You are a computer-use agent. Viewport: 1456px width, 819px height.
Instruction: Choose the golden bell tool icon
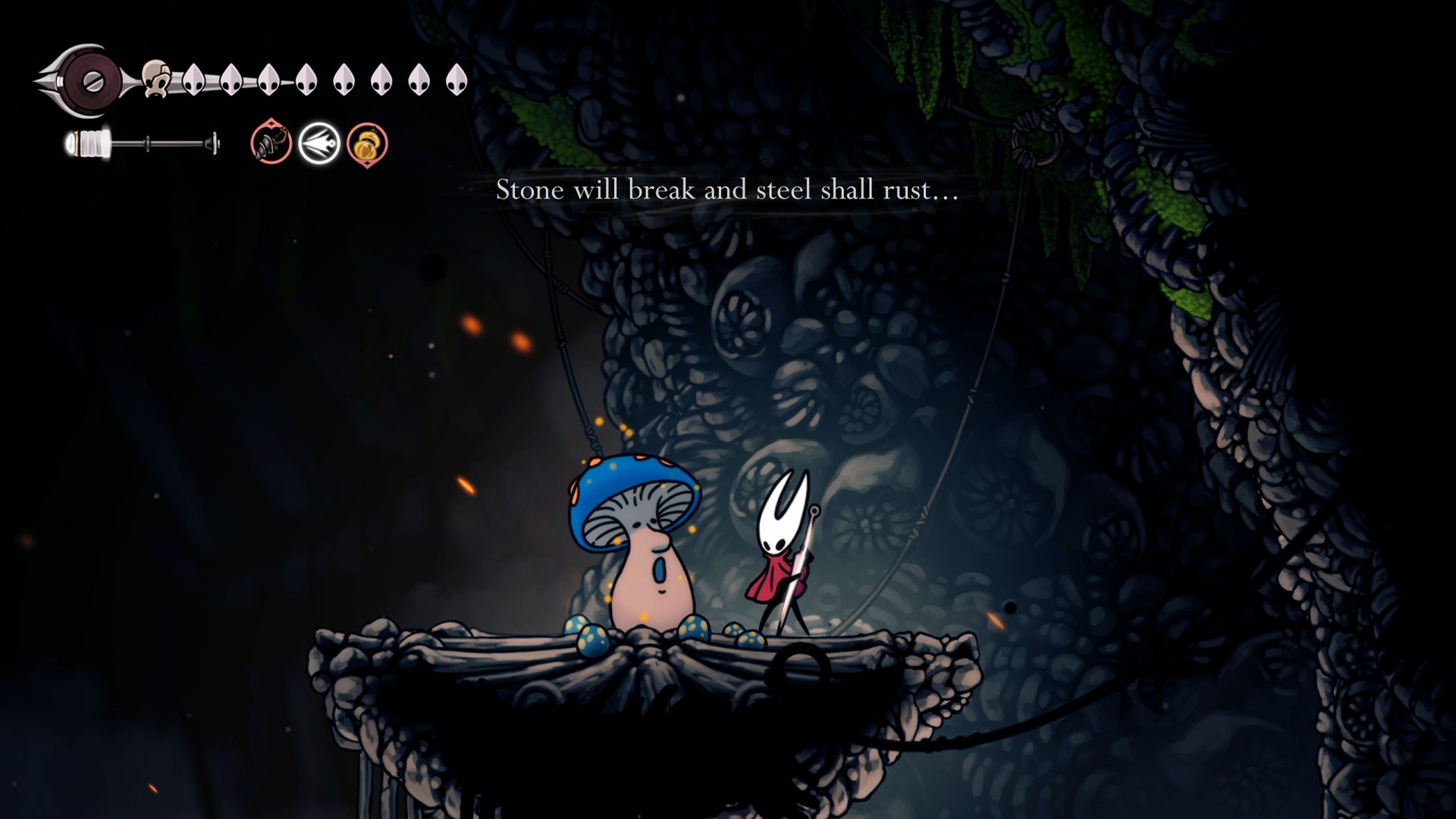367,144
